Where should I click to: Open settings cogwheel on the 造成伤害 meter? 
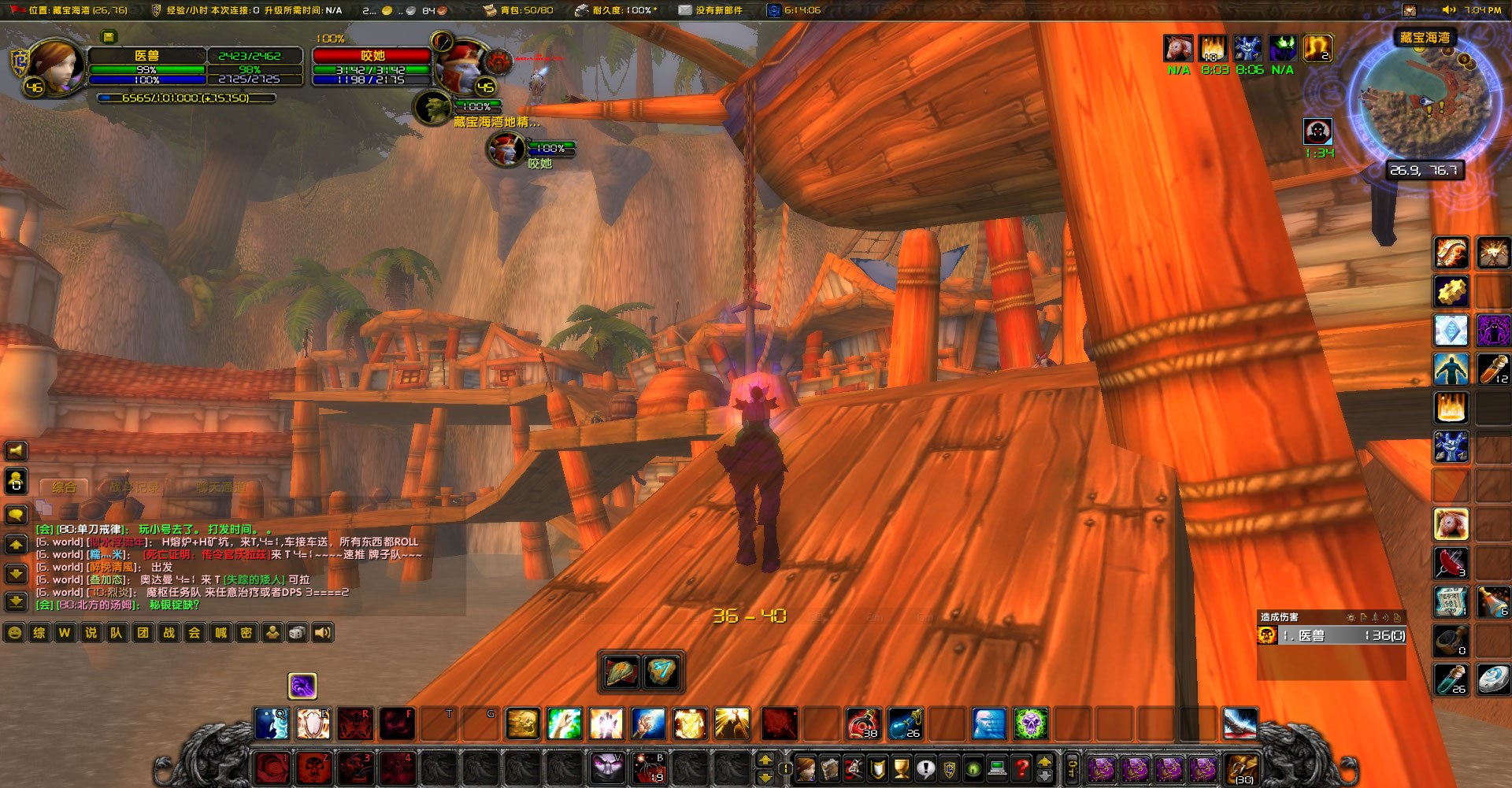tap(1351, 618)
